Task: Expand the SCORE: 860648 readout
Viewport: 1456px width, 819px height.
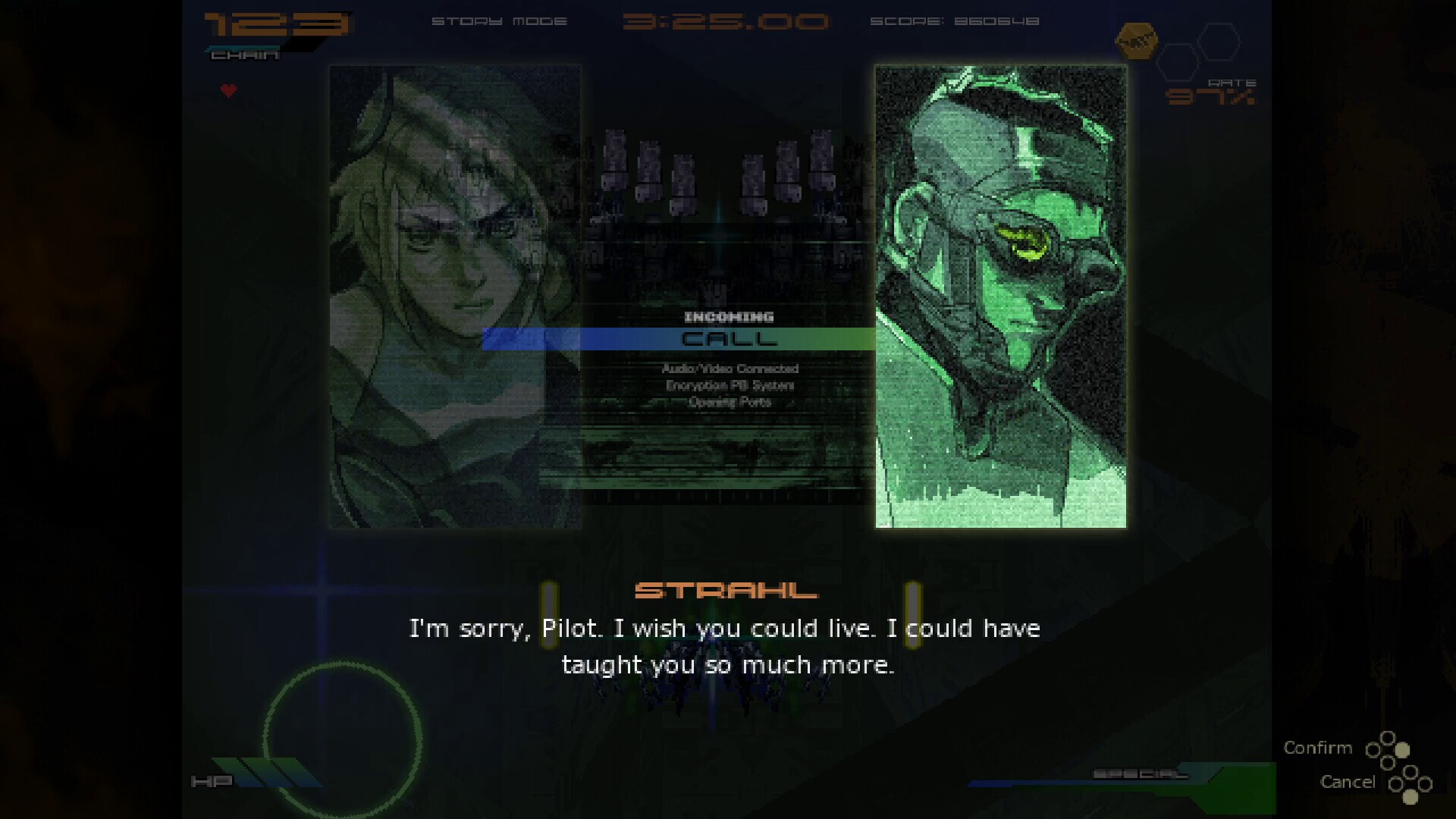Action: click(x=954, y=21)
